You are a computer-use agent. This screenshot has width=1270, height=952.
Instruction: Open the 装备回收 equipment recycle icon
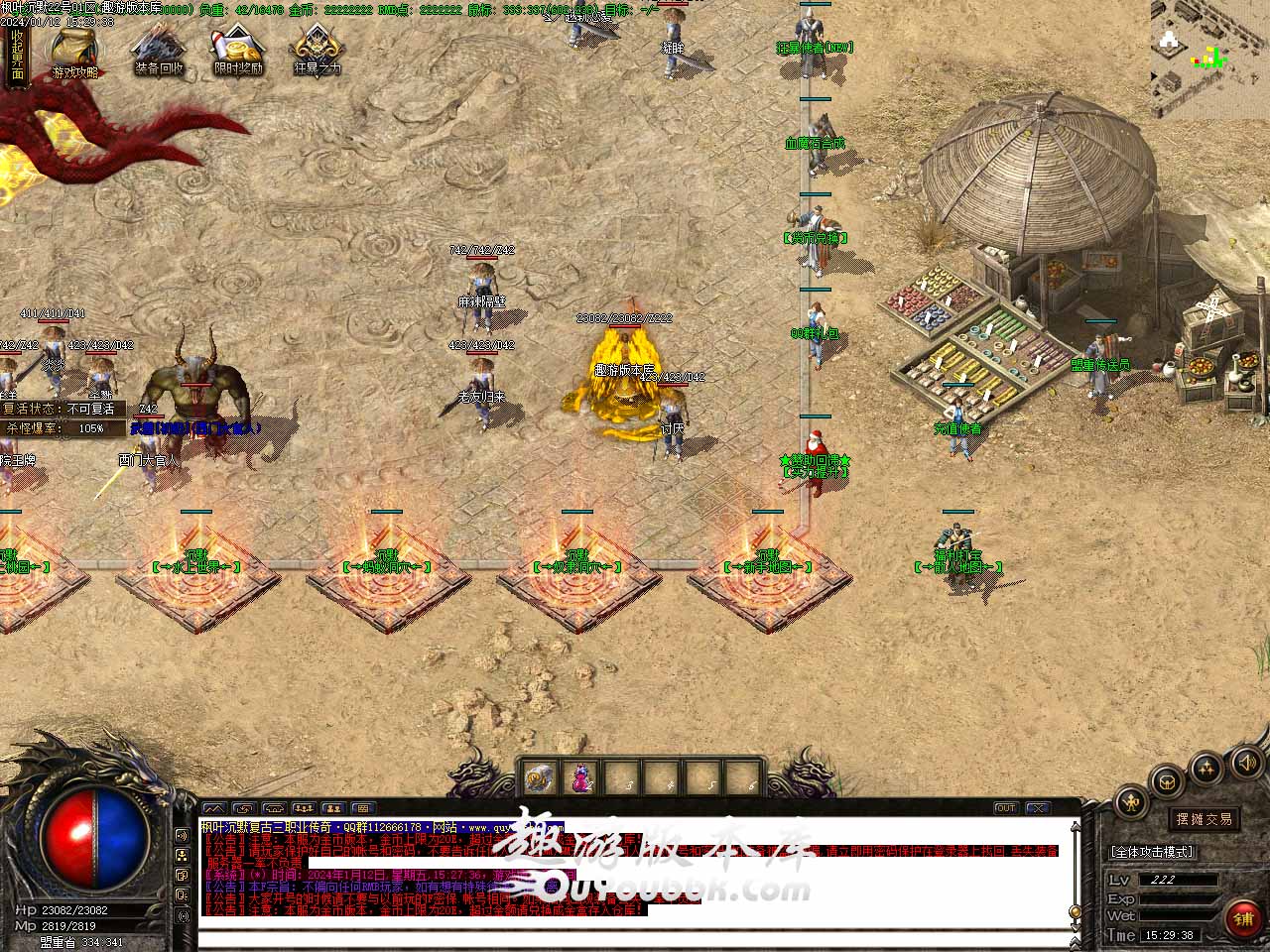(x=159, y=50)
